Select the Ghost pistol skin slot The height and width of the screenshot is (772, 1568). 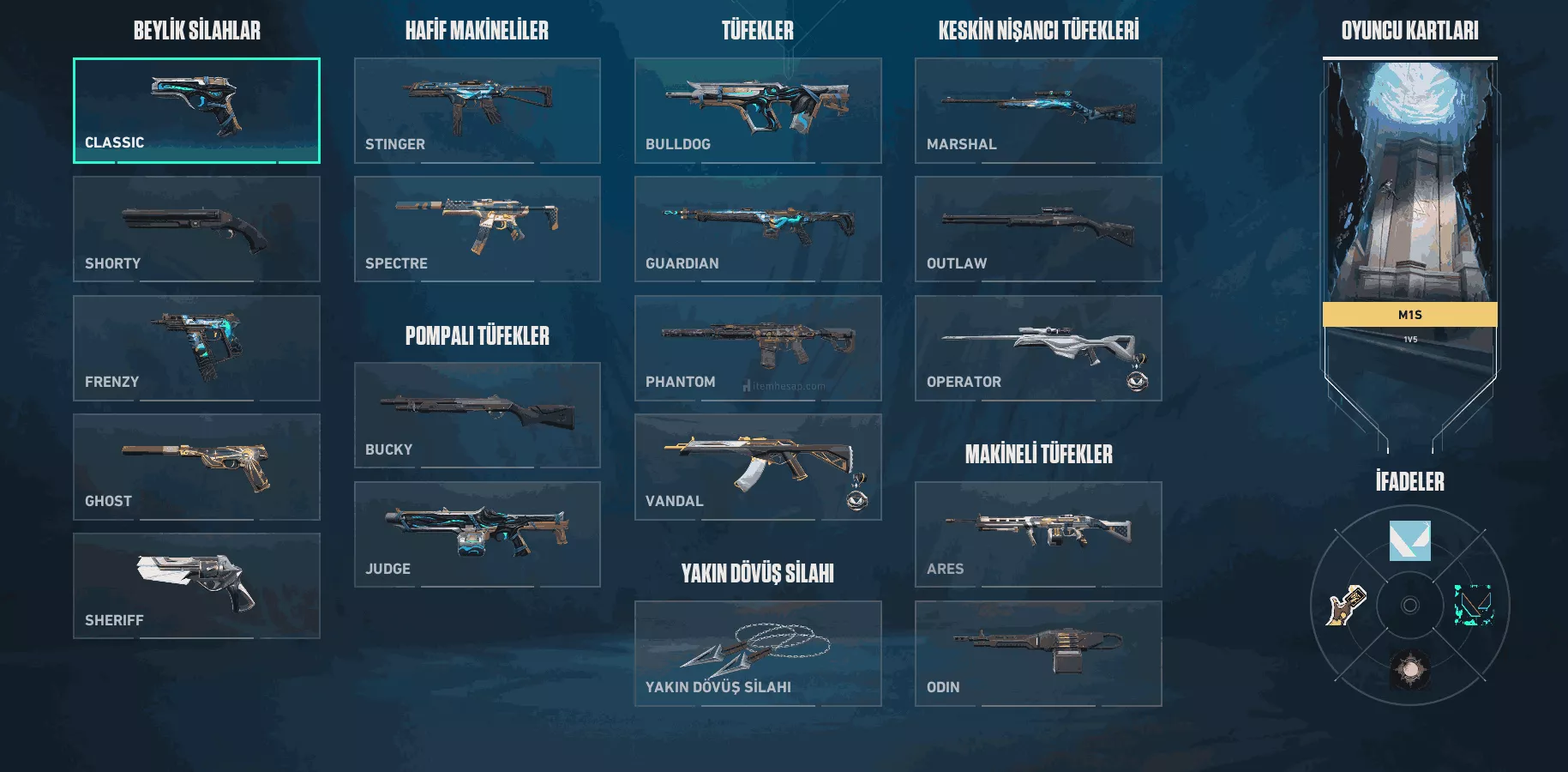[x=196, y=467]
